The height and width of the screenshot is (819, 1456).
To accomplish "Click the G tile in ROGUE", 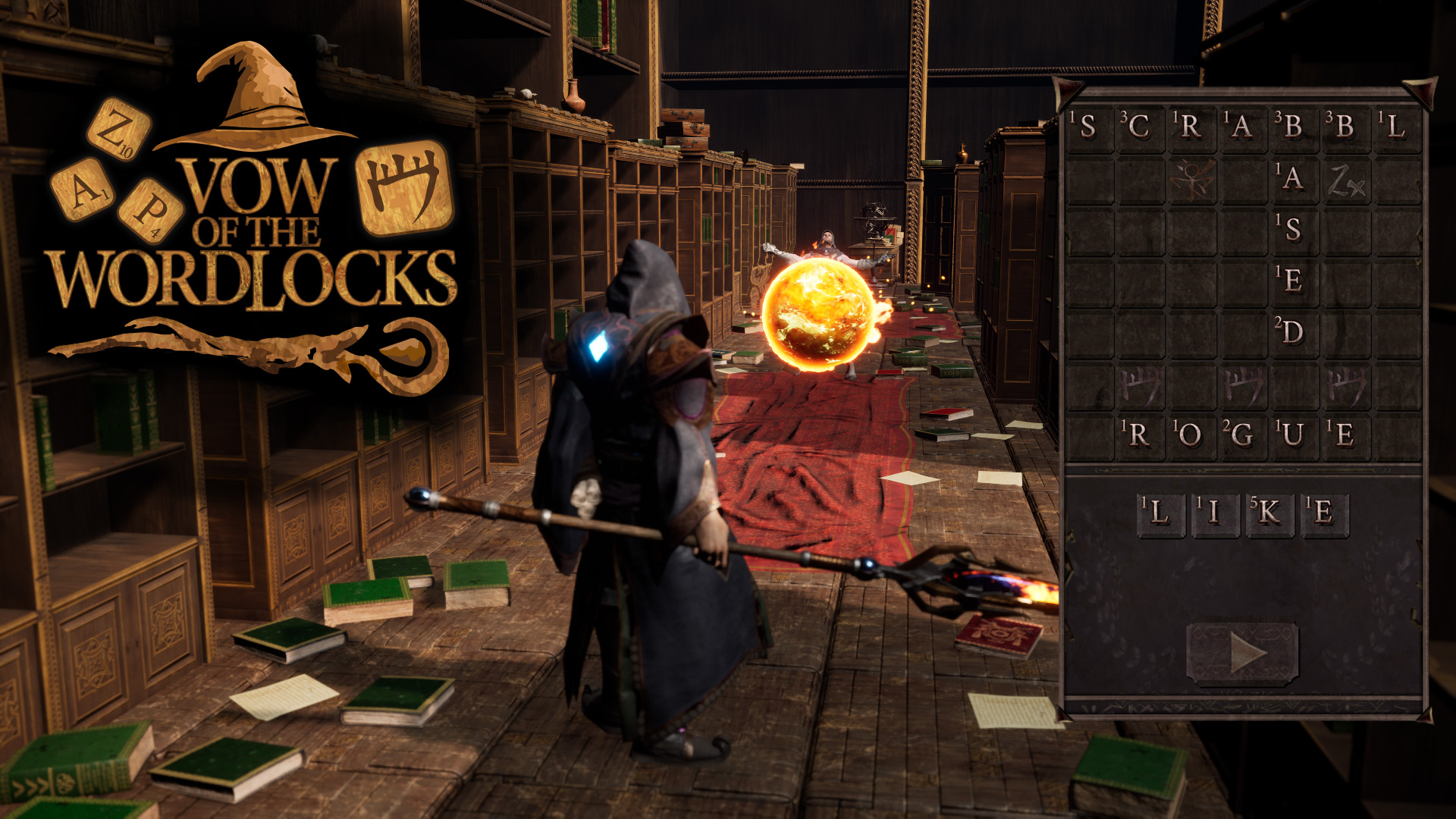I will [1242, 435].
